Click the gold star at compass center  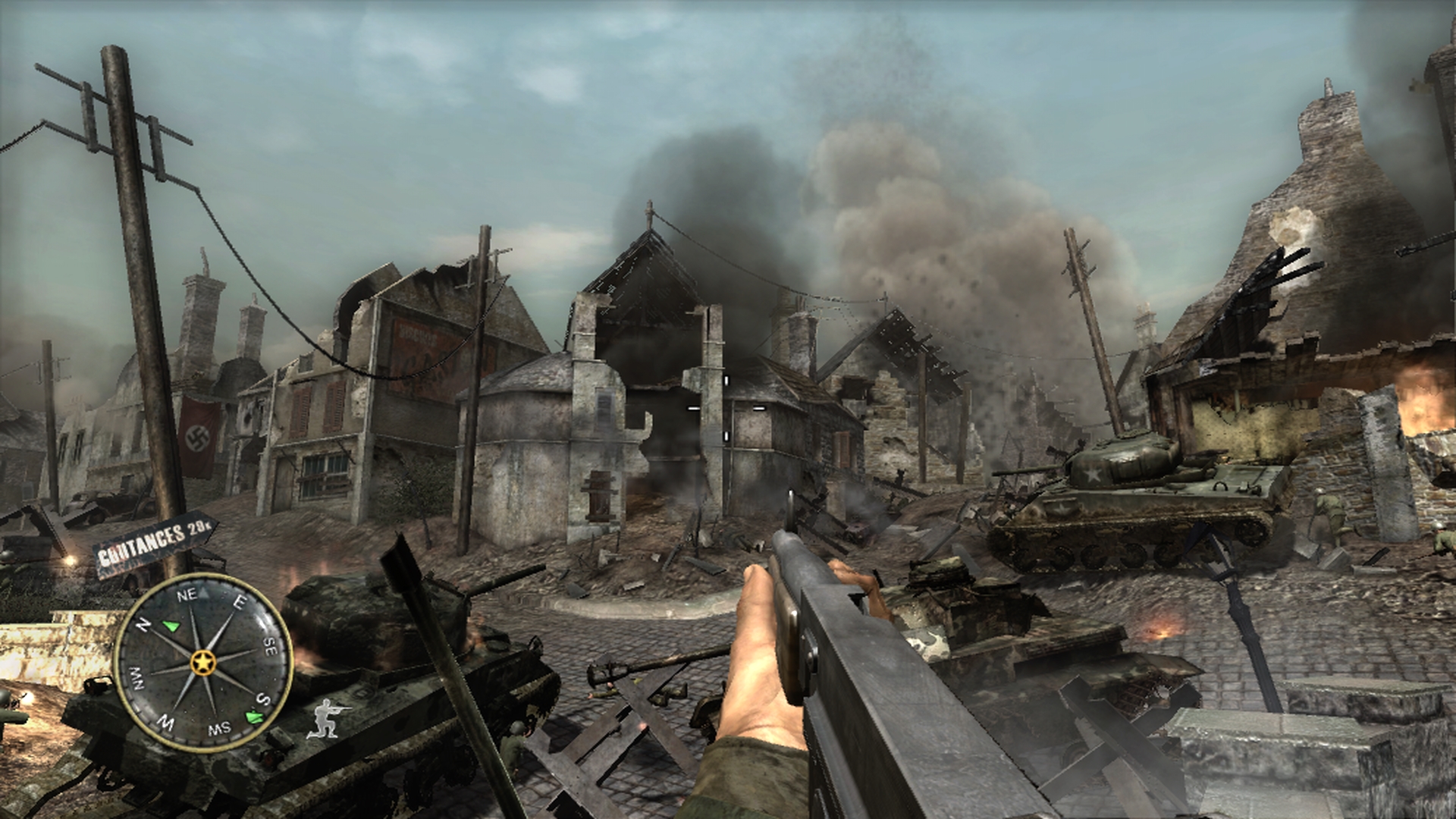click(204, 663)
